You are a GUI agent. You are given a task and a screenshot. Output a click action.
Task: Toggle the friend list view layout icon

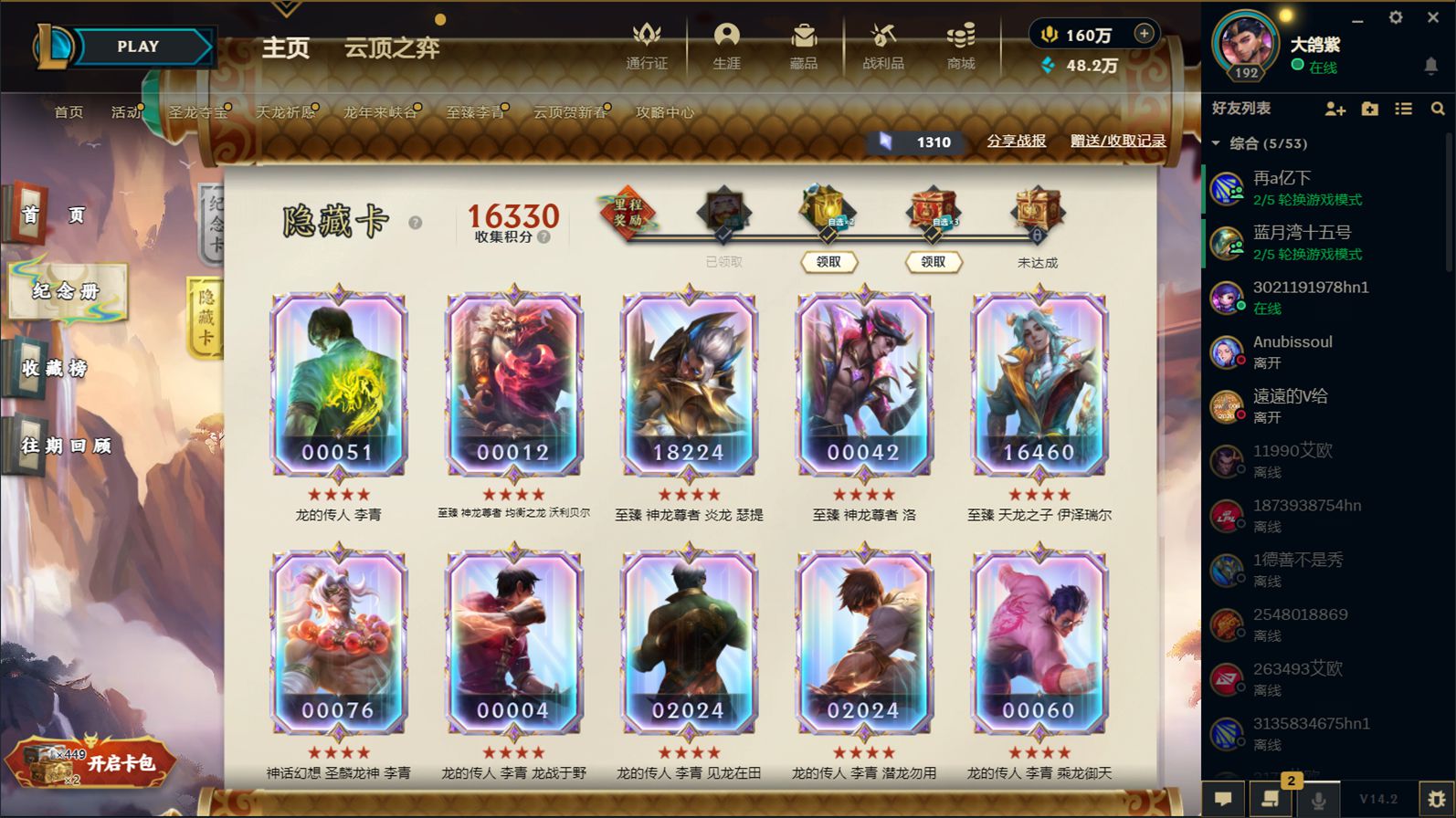tap(1404, 109)
